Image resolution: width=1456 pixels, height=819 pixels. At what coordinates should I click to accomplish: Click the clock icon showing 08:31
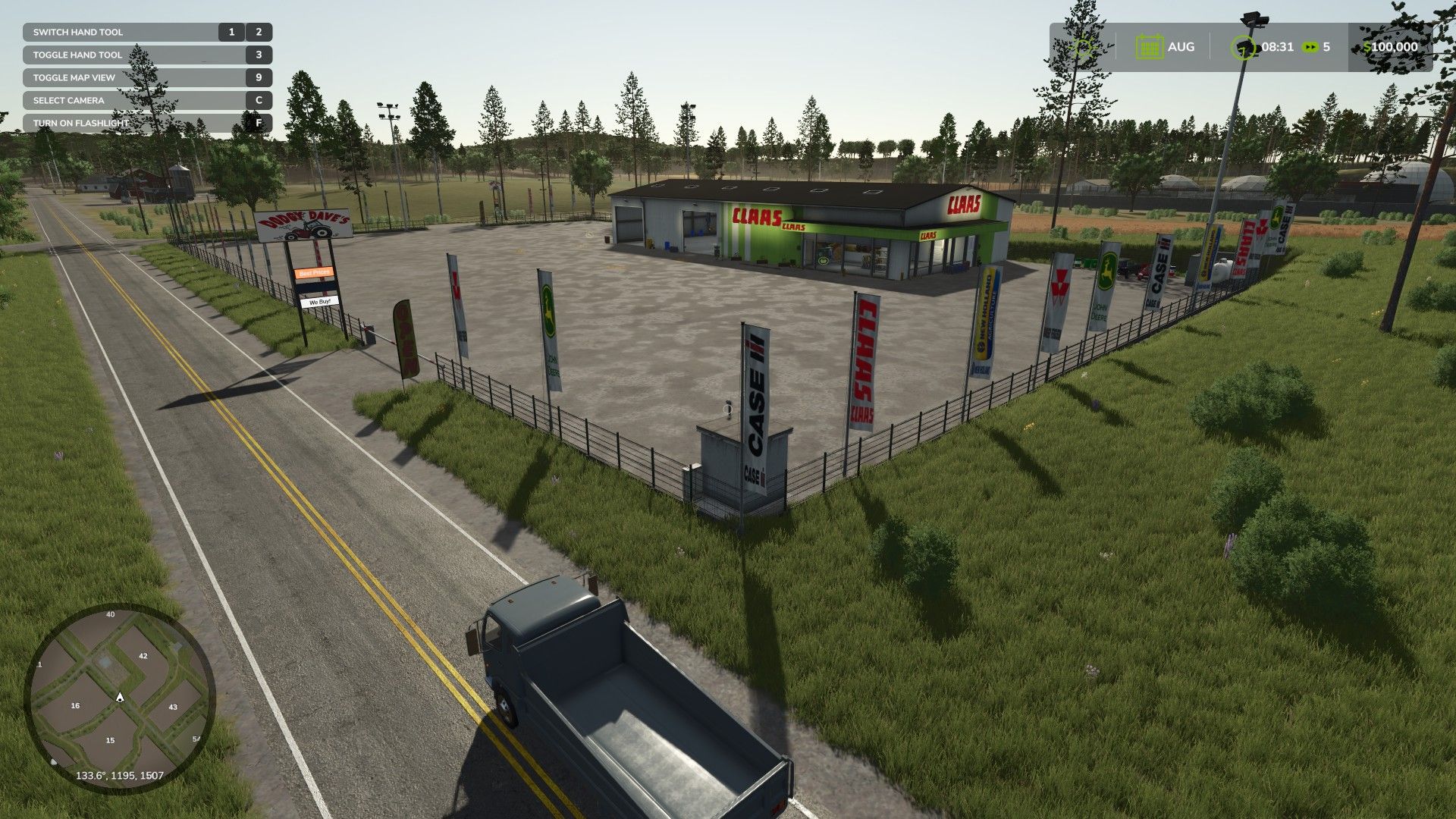tap(1244, 47)
